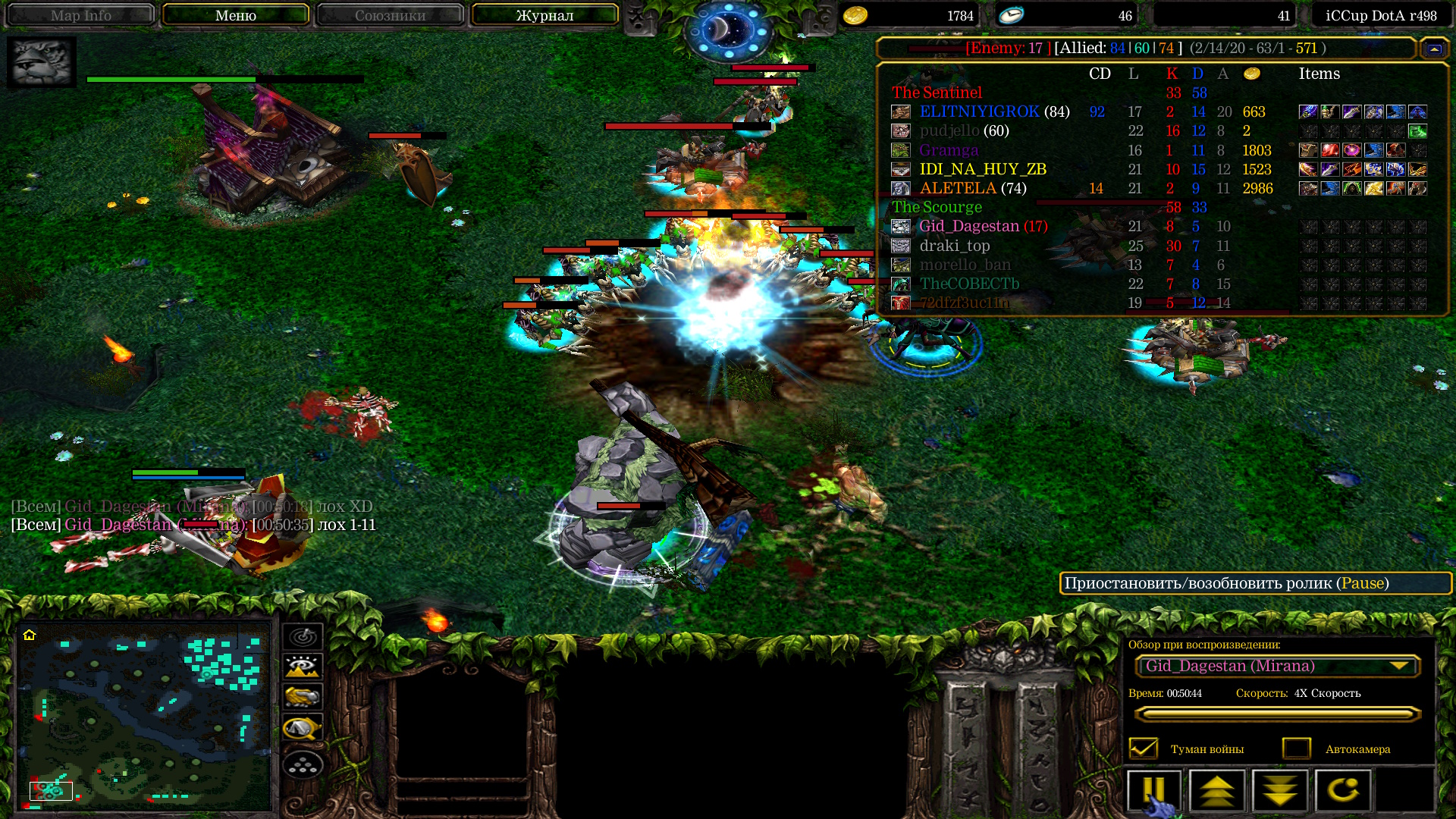Restart the replay from the beginning
This screenshot has width=1456, height=819.
[1343, 791]
